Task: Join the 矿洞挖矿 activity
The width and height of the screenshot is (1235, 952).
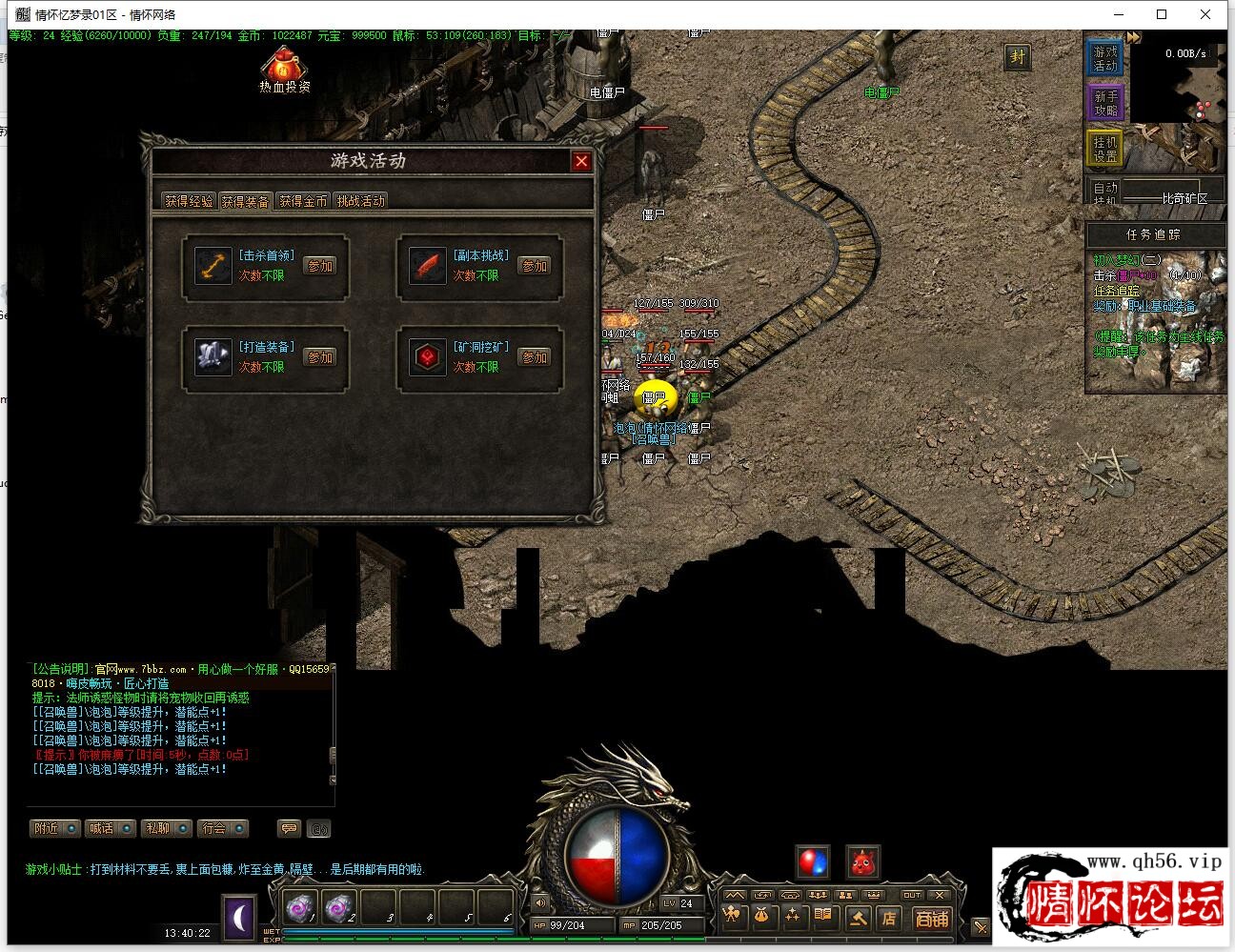Action: click(x=535, y=357)
